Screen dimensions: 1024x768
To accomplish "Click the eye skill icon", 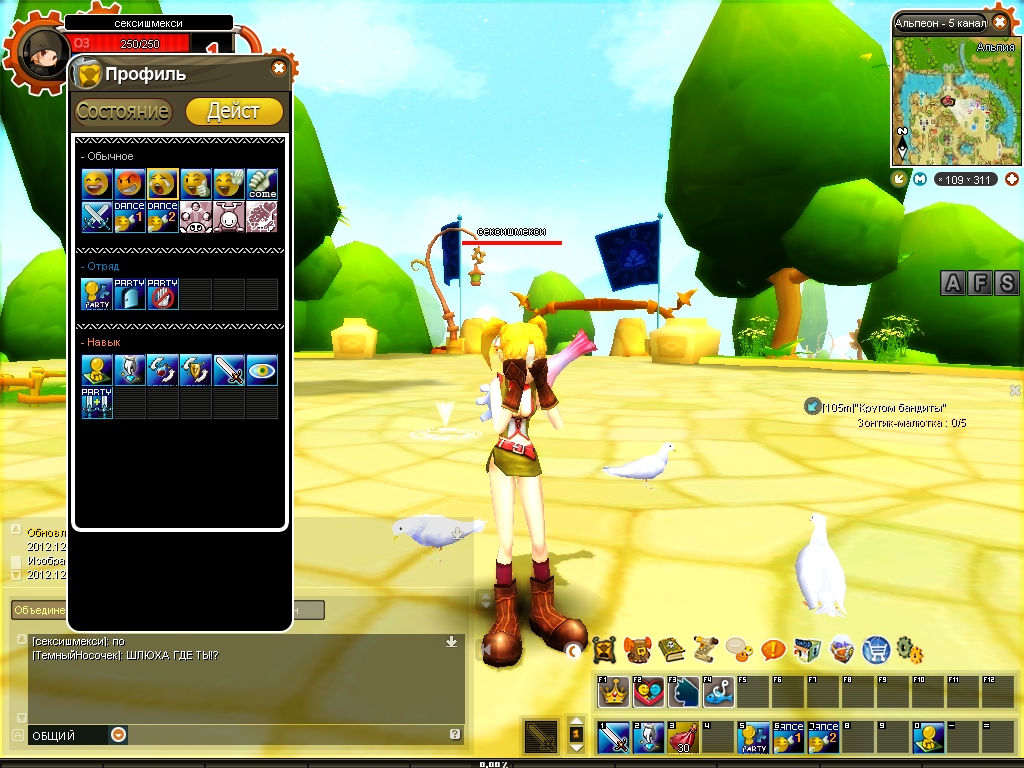I will 261,371.
